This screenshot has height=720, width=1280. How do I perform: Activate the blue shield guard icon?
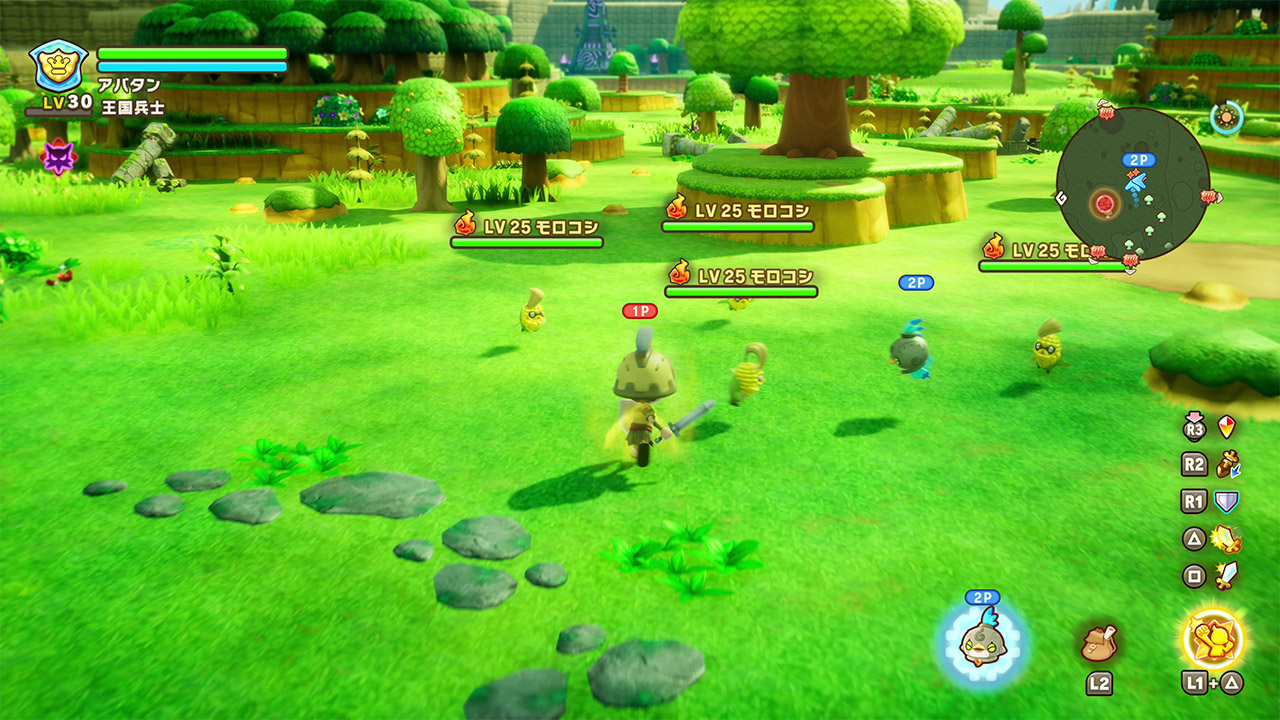1227,502
